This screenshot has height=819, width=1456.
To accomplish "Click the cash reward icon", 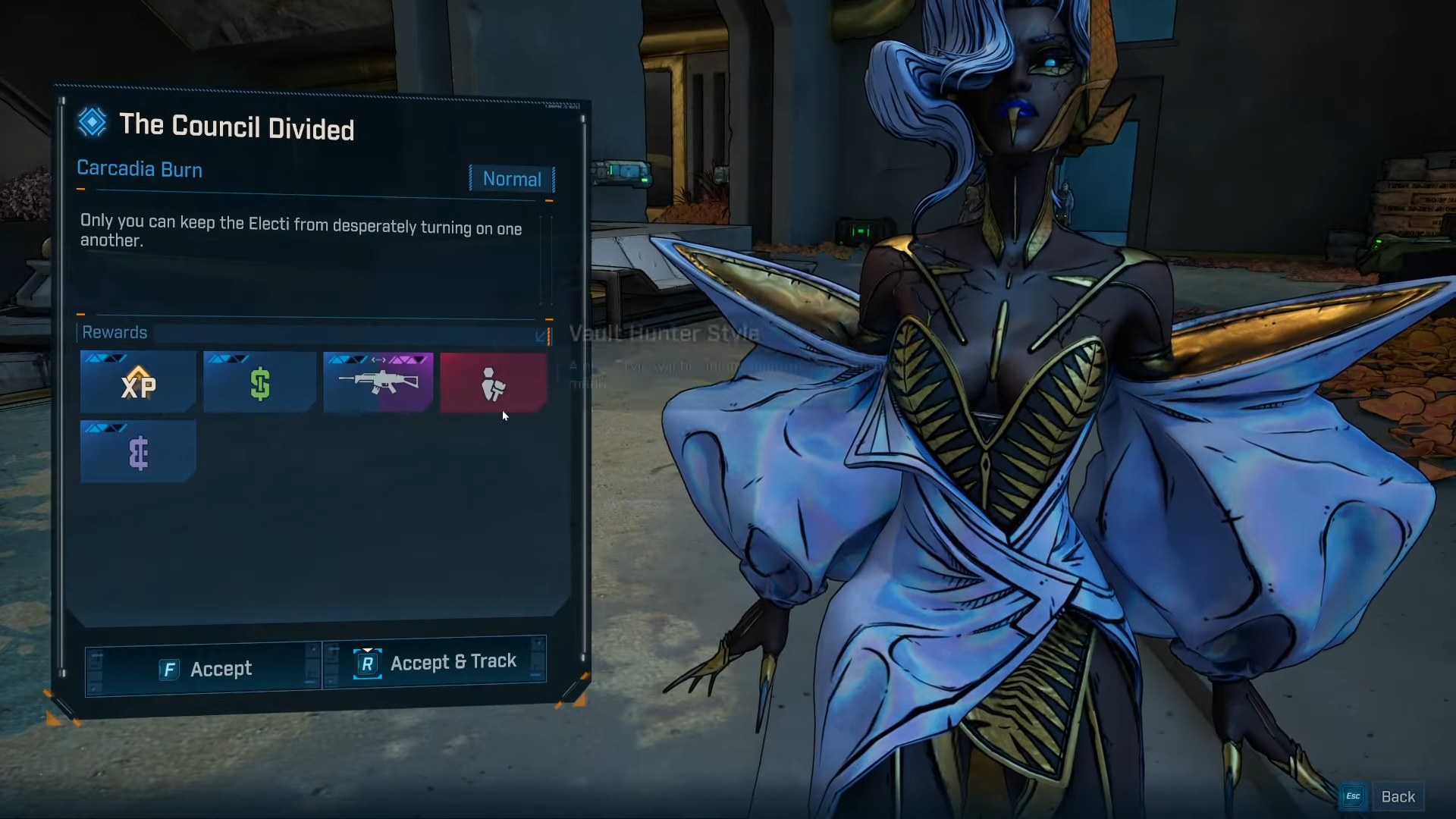I will click(x=259, y=383).
